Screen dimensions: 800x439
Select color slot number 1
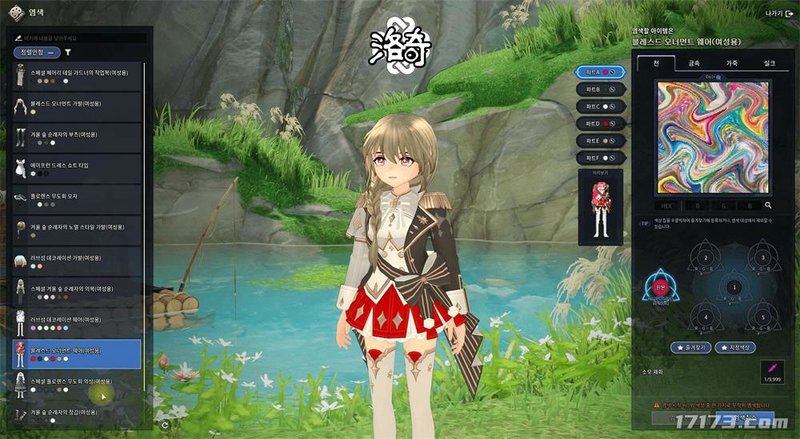[735, 288]
